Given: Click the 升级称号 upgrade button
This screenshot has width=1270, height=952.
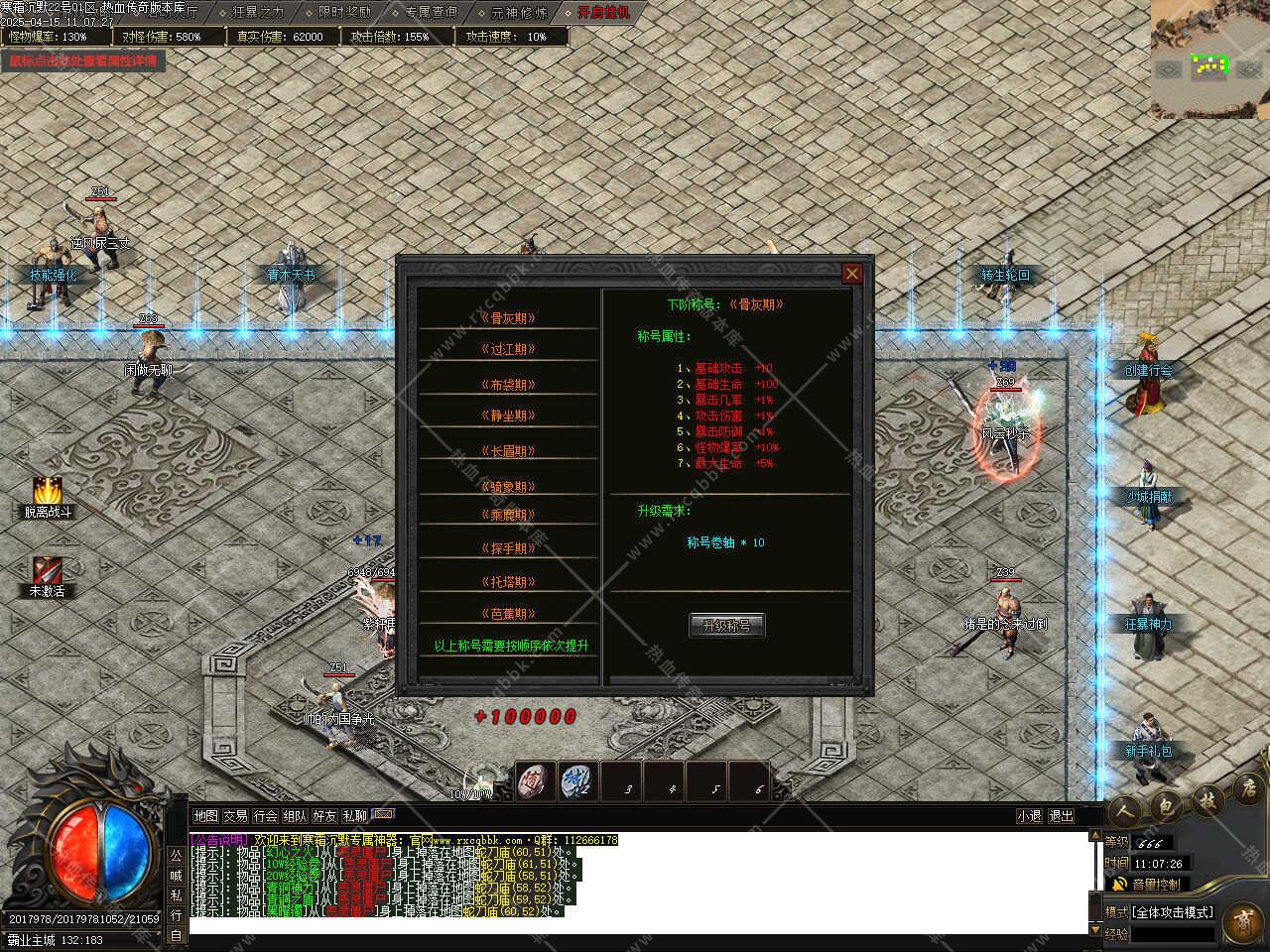Looking at the screenshot, I should pyautogui.click(x=726, y=625).
